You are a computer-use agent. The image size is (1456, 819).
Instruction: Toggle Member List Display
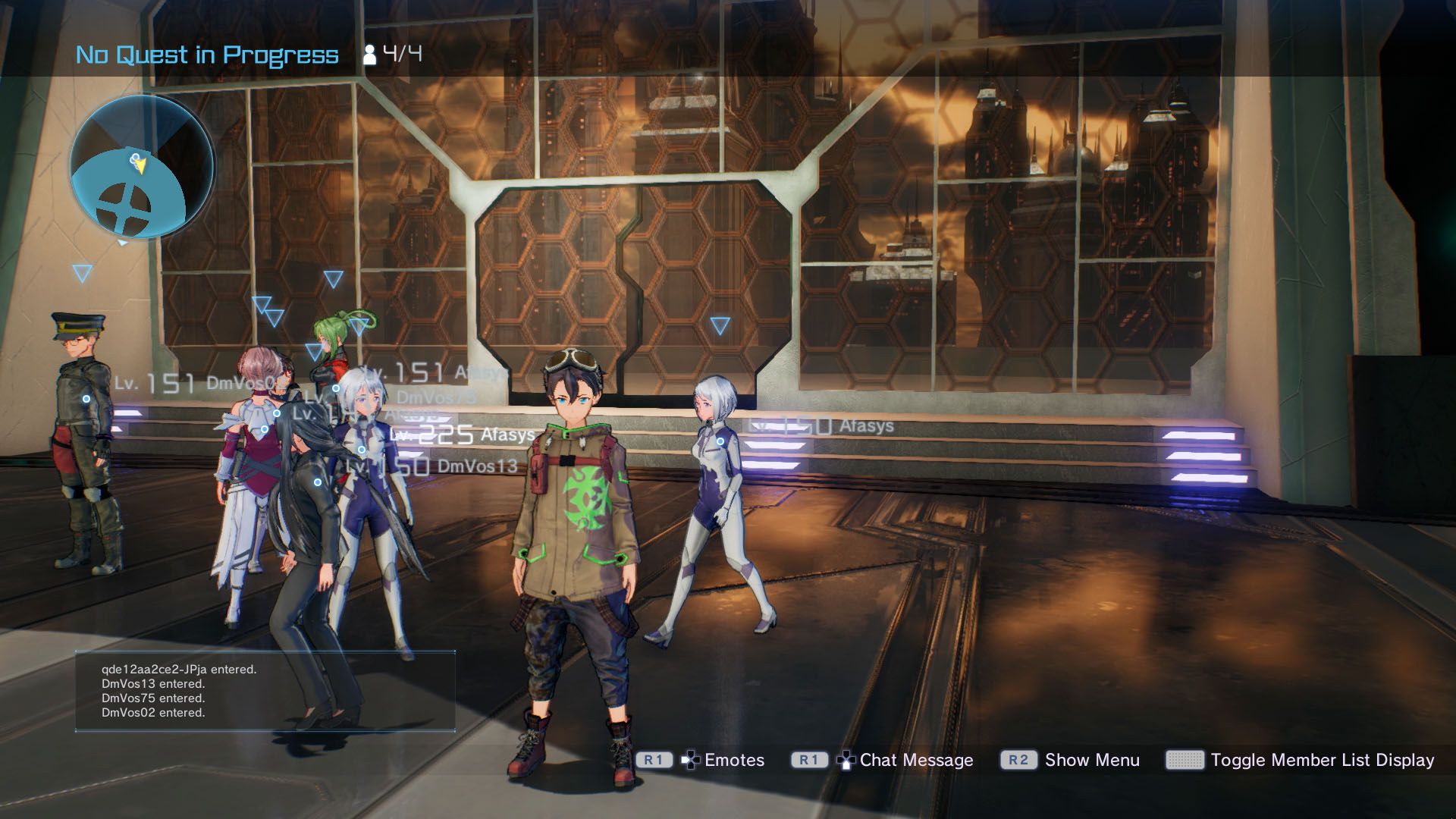pos(1325,760)
